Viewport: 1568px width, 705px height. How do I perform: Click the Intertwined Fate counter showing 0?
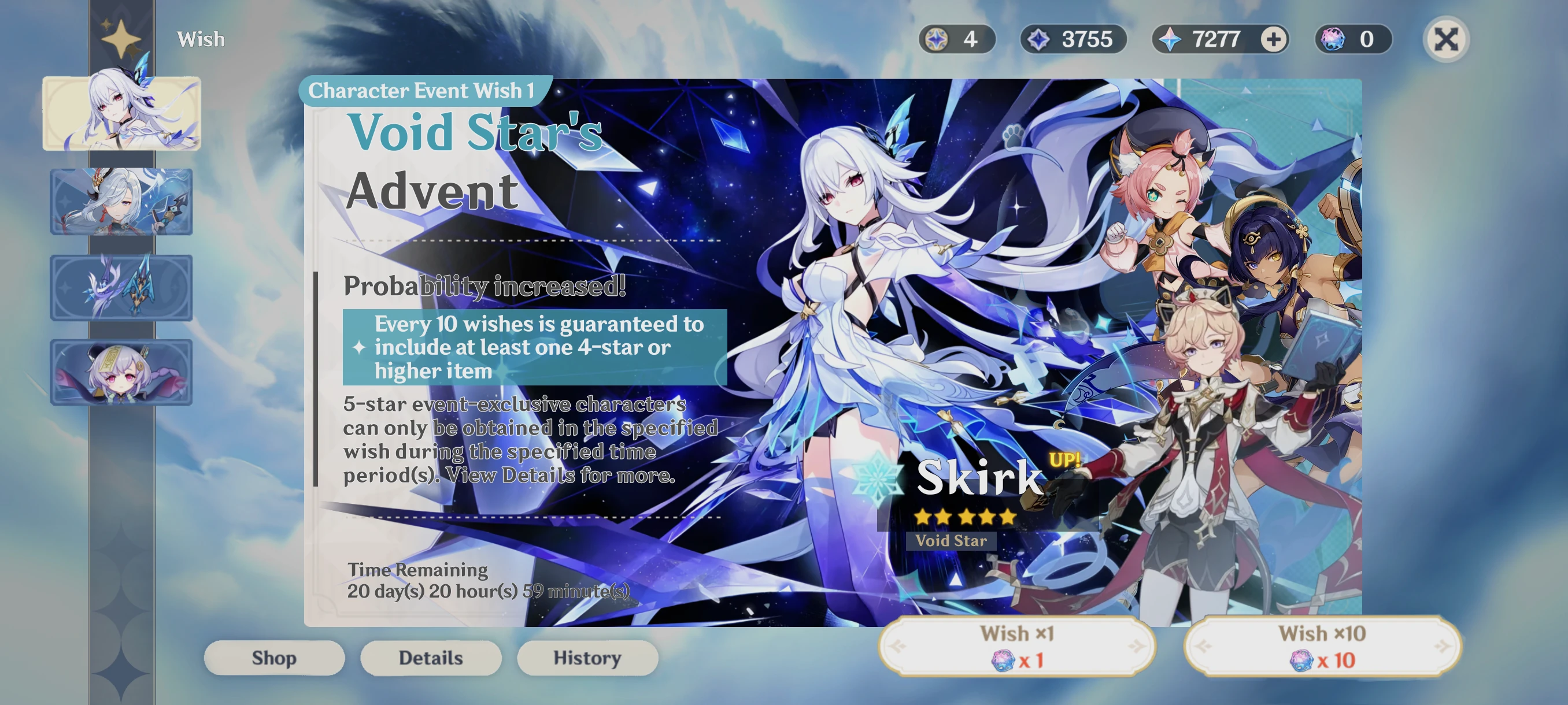[1352, 39]
